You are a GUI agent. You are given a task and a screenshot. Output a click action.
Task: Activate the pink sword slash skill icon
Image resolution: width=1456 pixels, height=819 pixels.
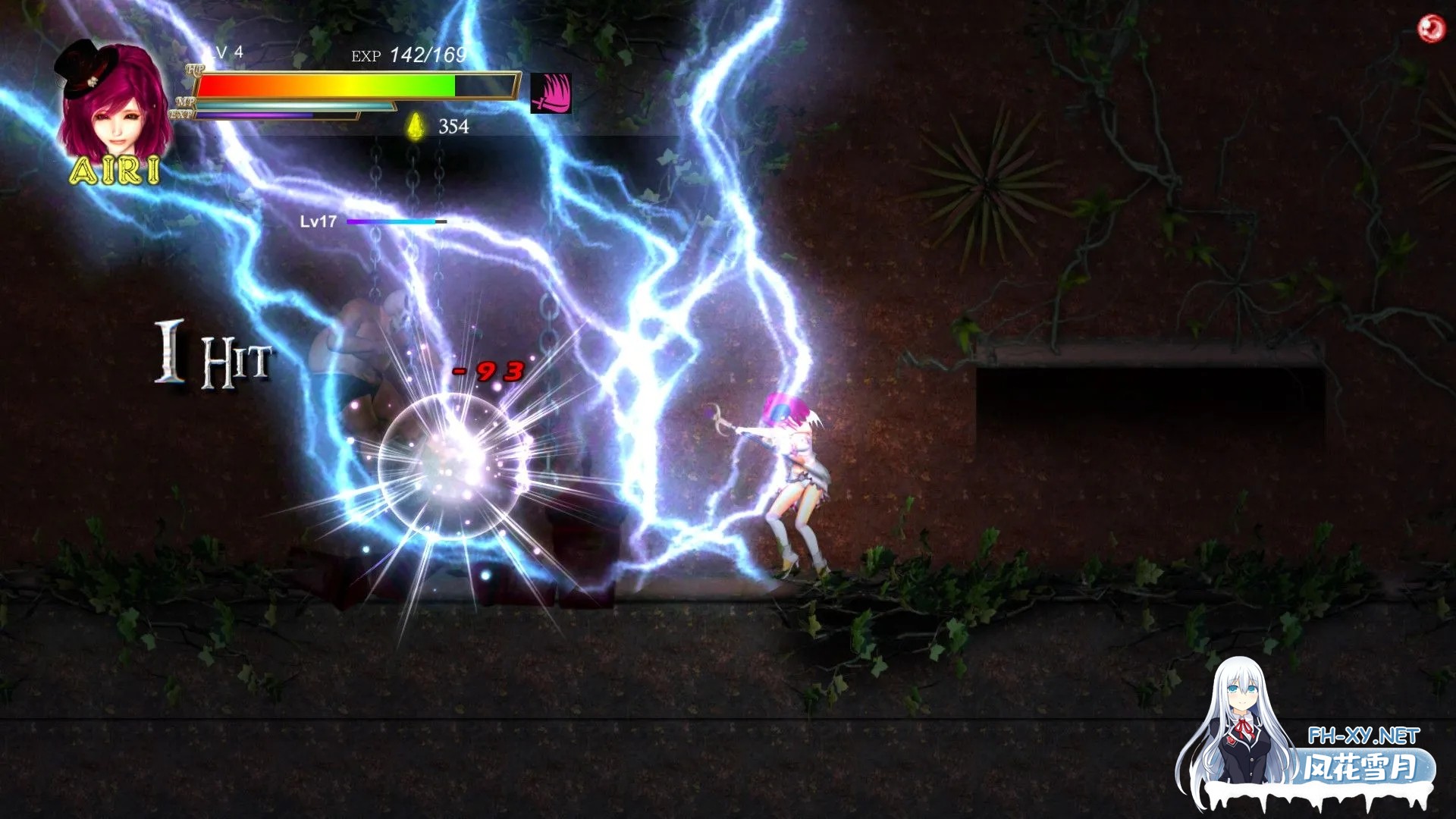(x=551, y=93)
